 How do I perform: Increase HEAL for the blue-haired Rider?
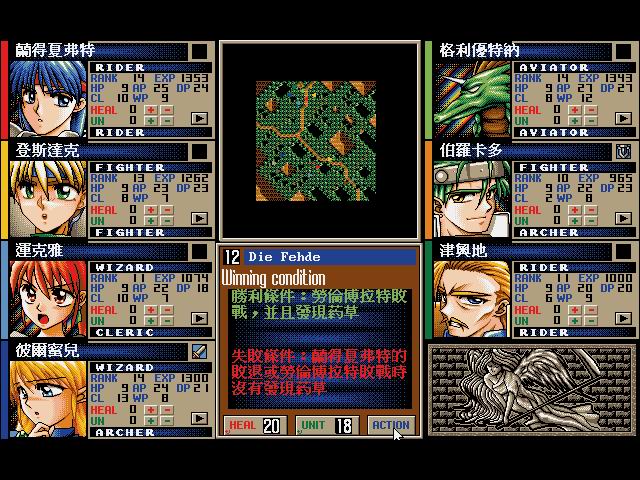(x=152, y=109)
